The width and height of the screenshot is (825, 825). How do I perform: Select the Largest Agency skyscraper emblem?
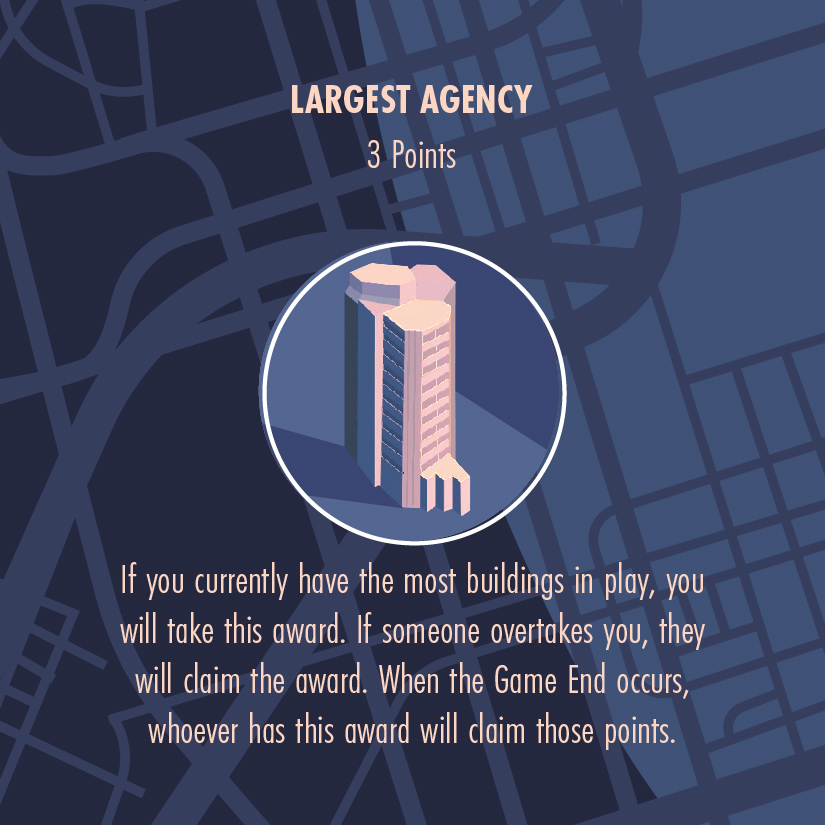point(410,391)
